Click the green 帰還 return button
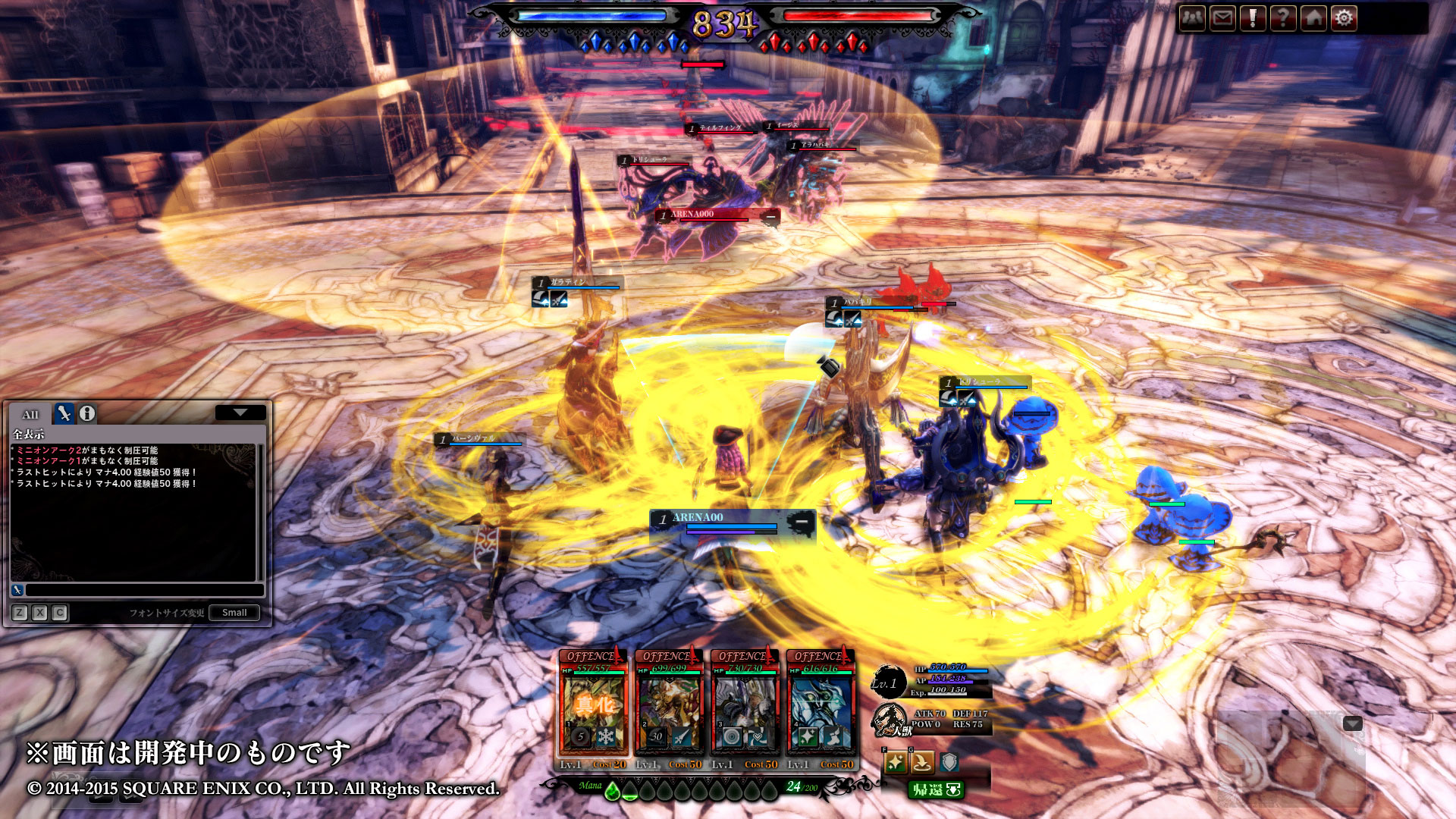The width and height of the screenshot is (1456, 819). [936, 789]
